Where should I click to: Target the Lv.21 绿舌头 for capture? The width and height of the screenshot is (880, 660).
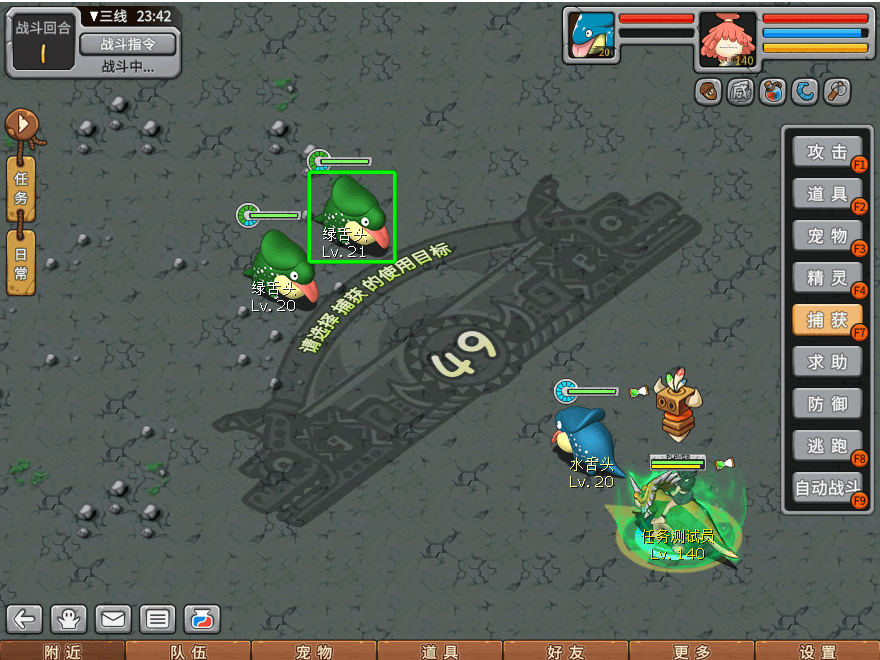pos(352,216)
